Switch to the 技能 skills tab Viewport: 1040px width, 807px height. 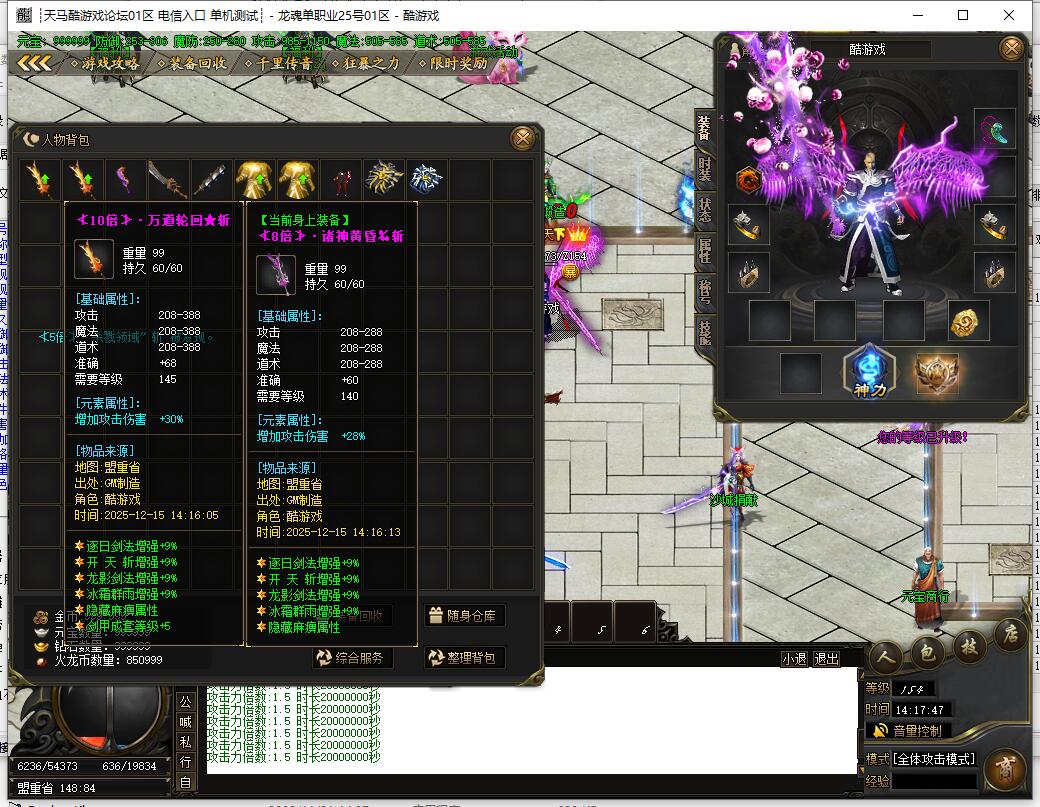pos(705,332)
